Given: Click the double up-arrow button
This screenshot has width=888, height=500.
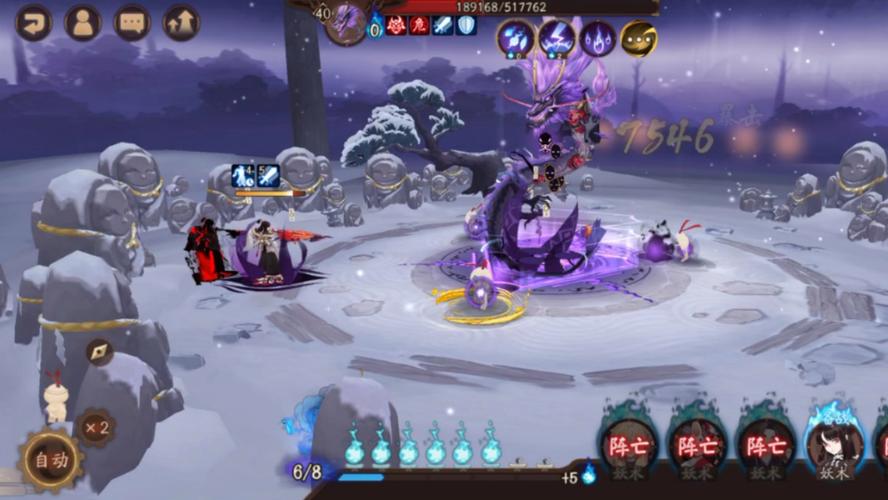Looking at the screenshot, I should click(x=182, y=22).
